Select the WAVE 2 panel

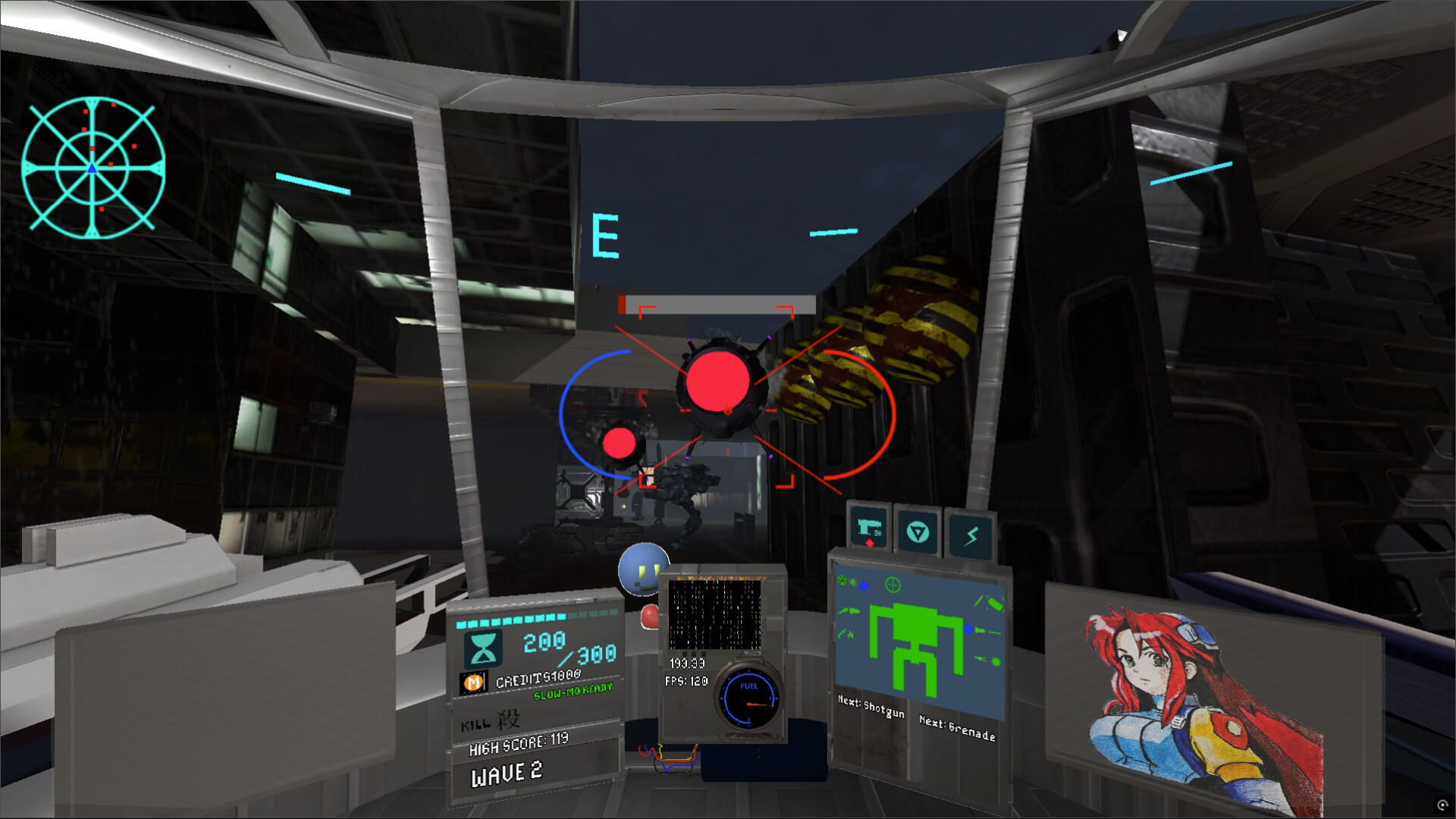click(x=507, y=773)
